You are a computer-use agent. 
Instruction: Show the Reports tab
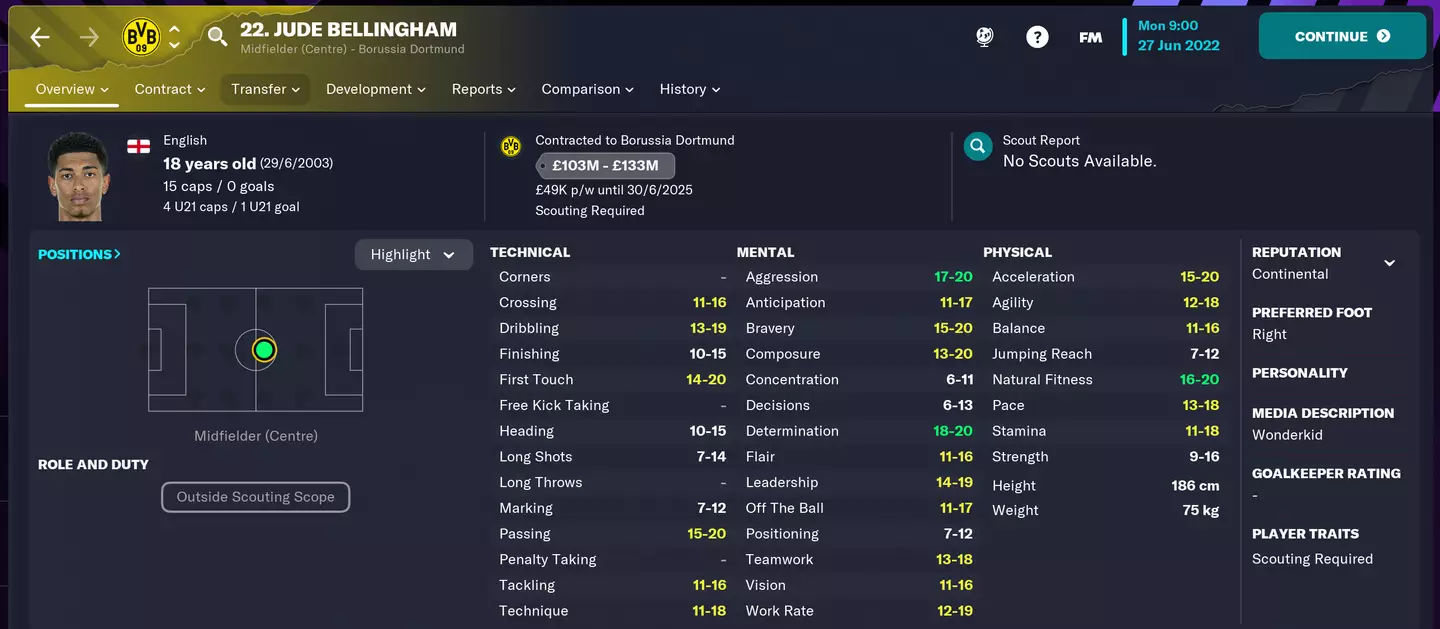tap(484, 89)
